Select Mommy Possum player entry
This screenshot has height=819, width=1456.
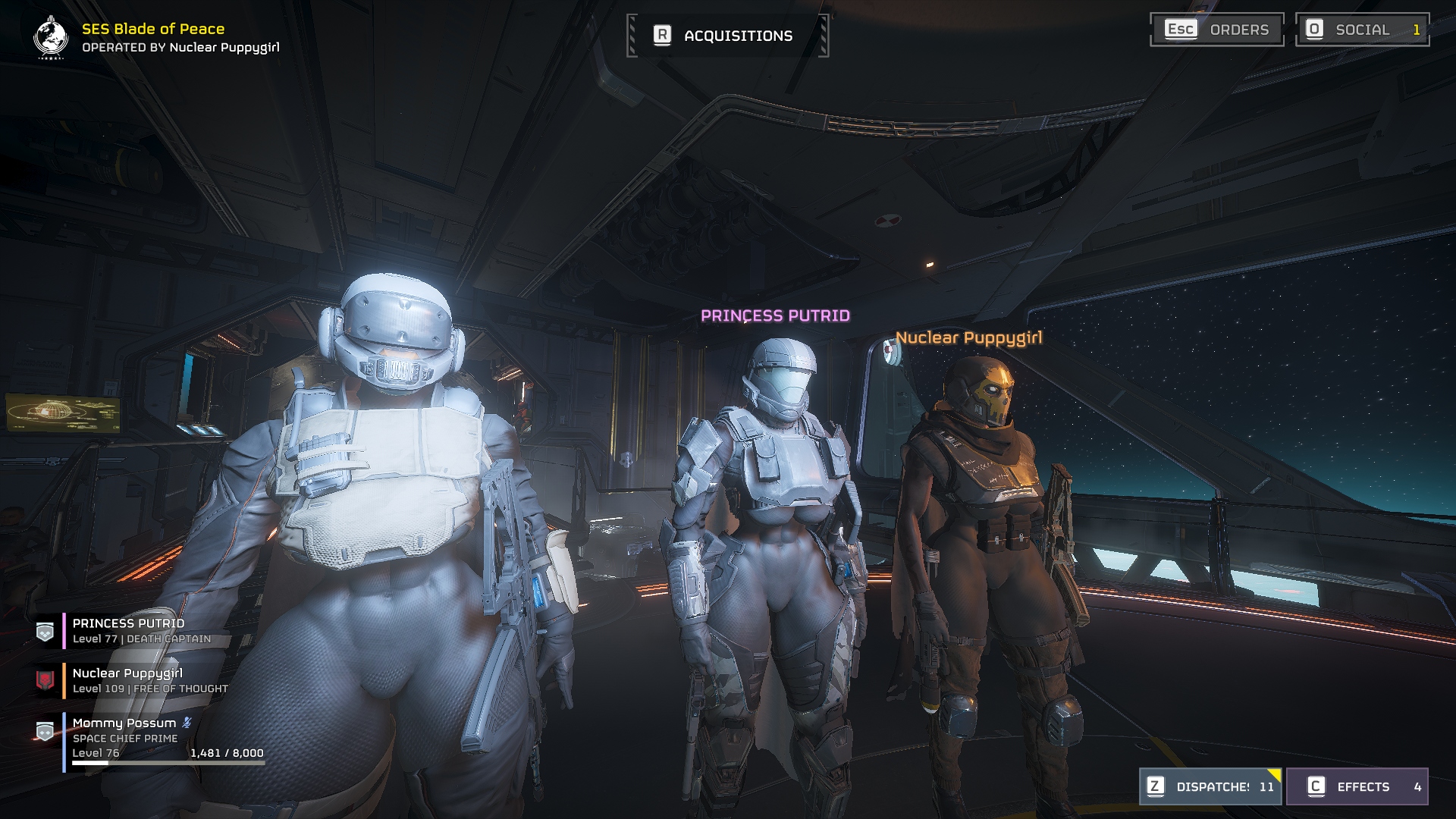(125, 723)
